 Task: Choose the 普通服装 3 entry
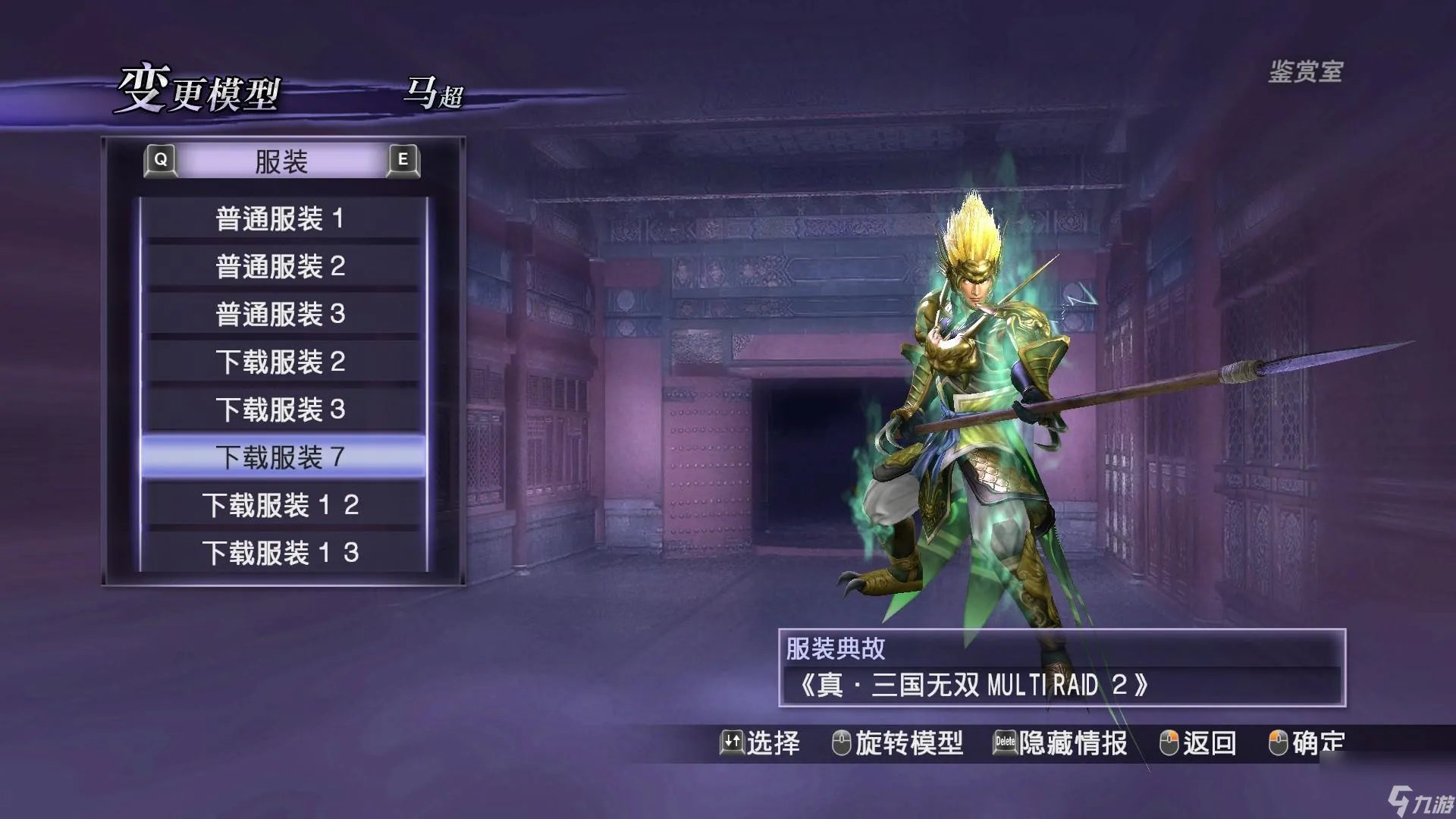pyautogui.click(x=281, y=314)
